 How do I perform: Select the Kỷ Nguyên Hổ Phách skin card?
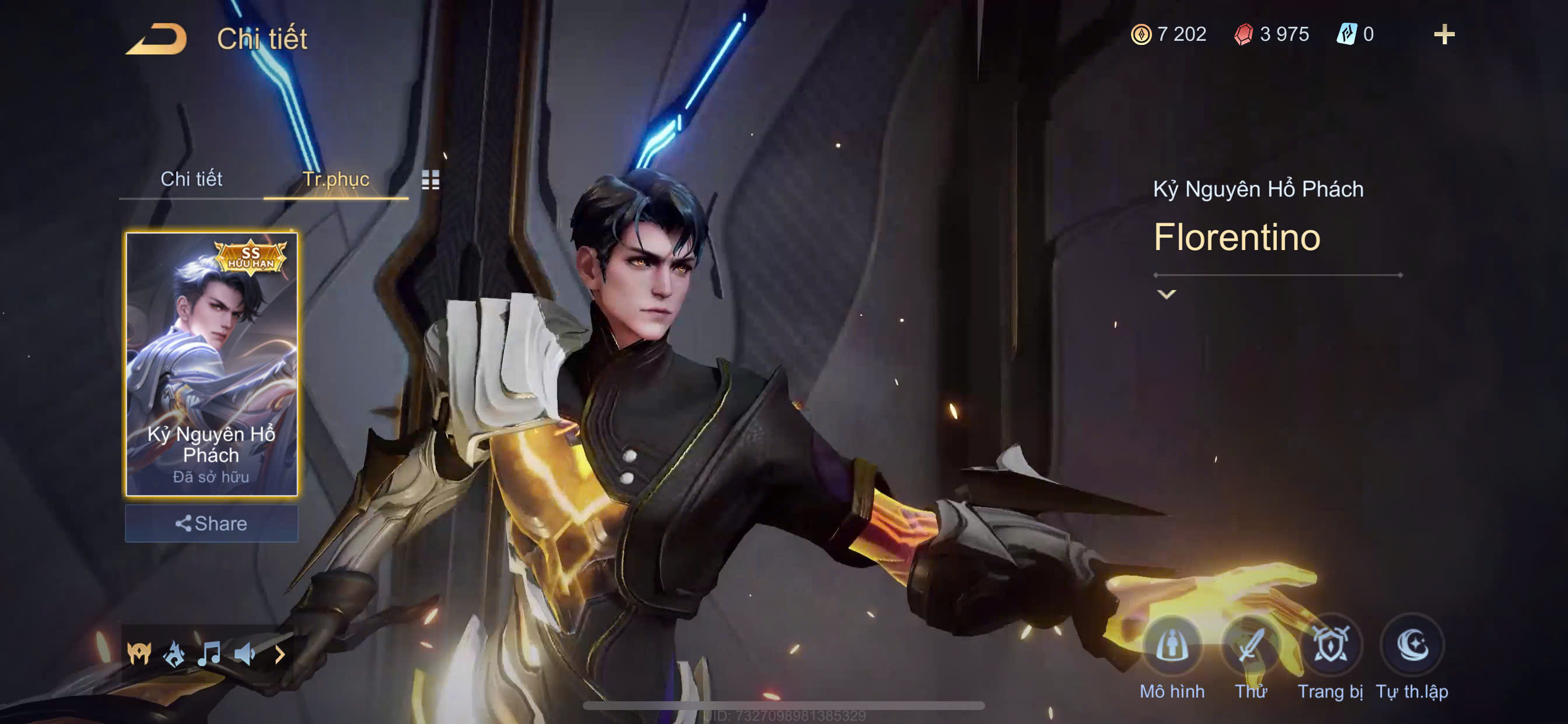pyautogui.click(x=211, y=364)
